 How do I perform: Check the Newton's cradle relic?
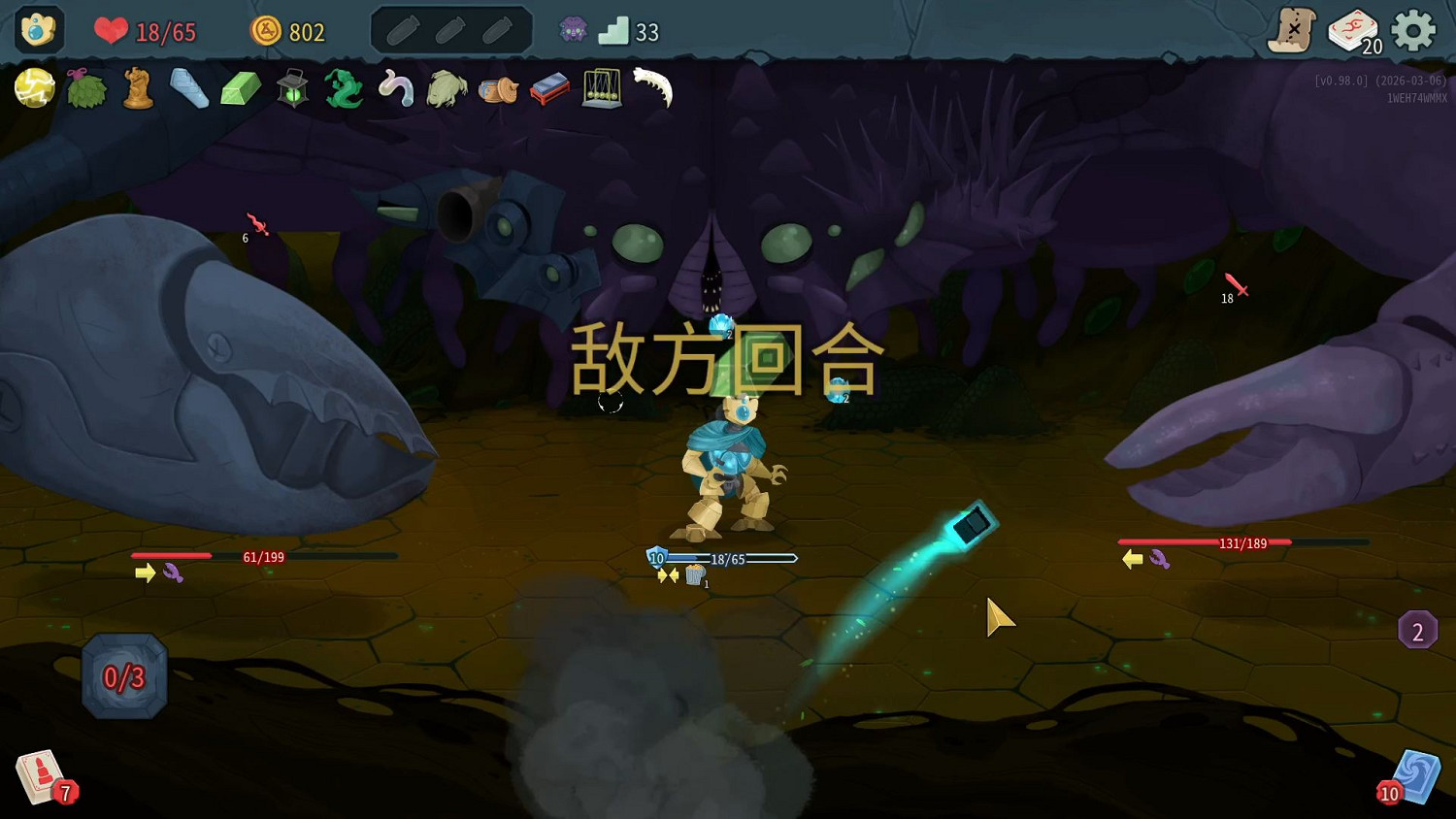point(603,88)
